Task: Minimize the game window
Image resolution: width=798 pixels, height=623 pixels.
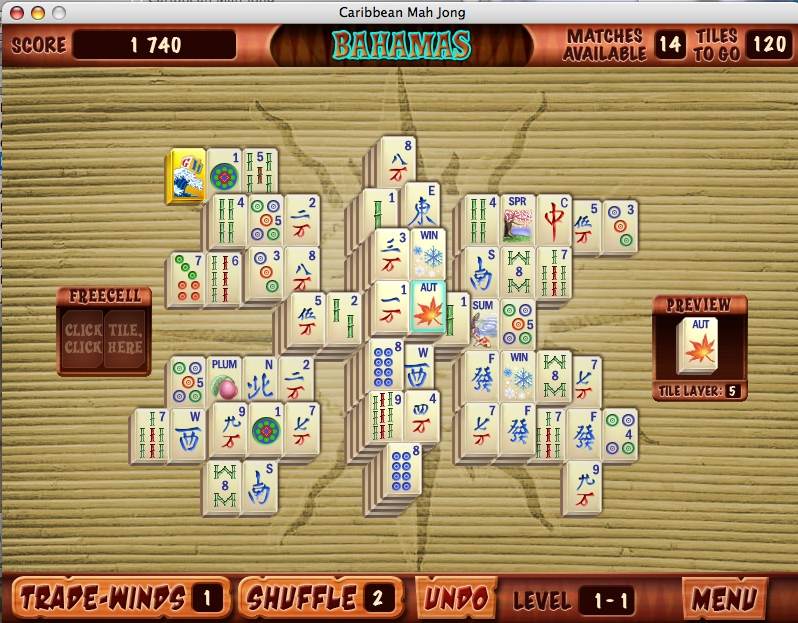Action: click(x=37, y=10)
